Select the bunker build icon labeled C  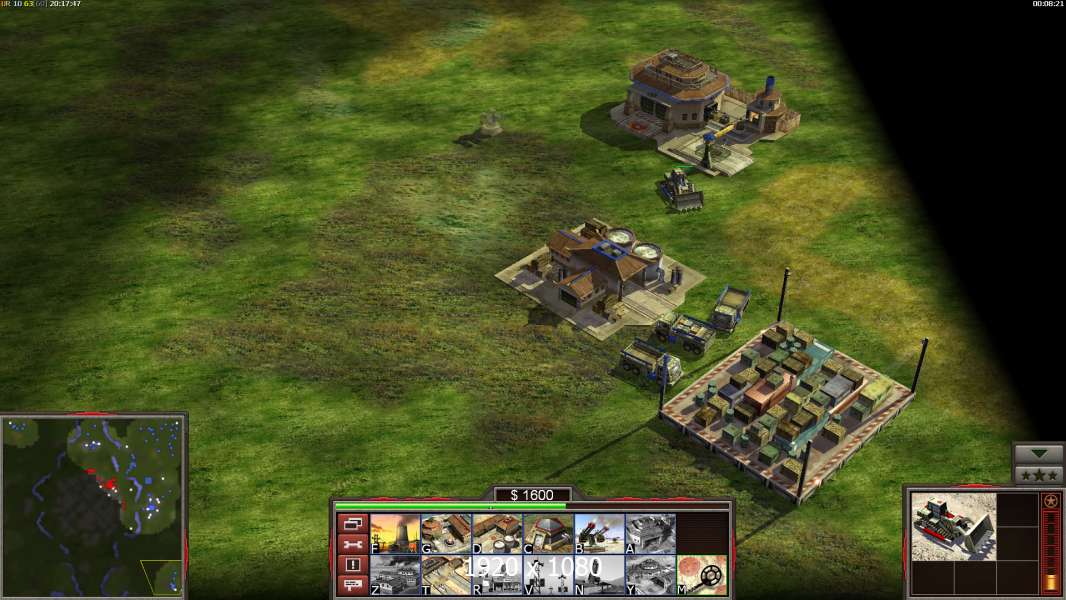point(548,533)
